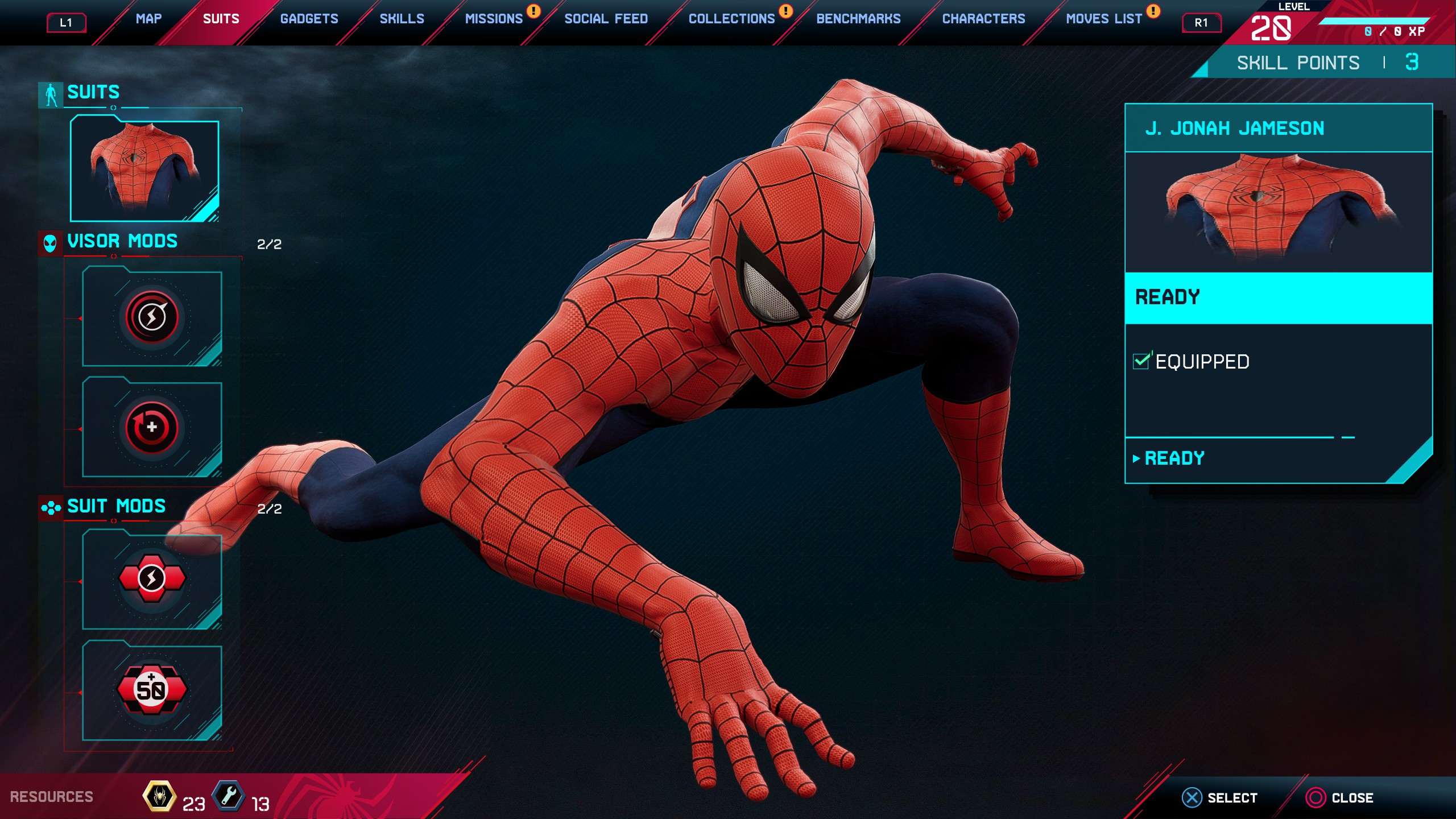
Task: Open the Social Feed tab
Action: (606, 19)
